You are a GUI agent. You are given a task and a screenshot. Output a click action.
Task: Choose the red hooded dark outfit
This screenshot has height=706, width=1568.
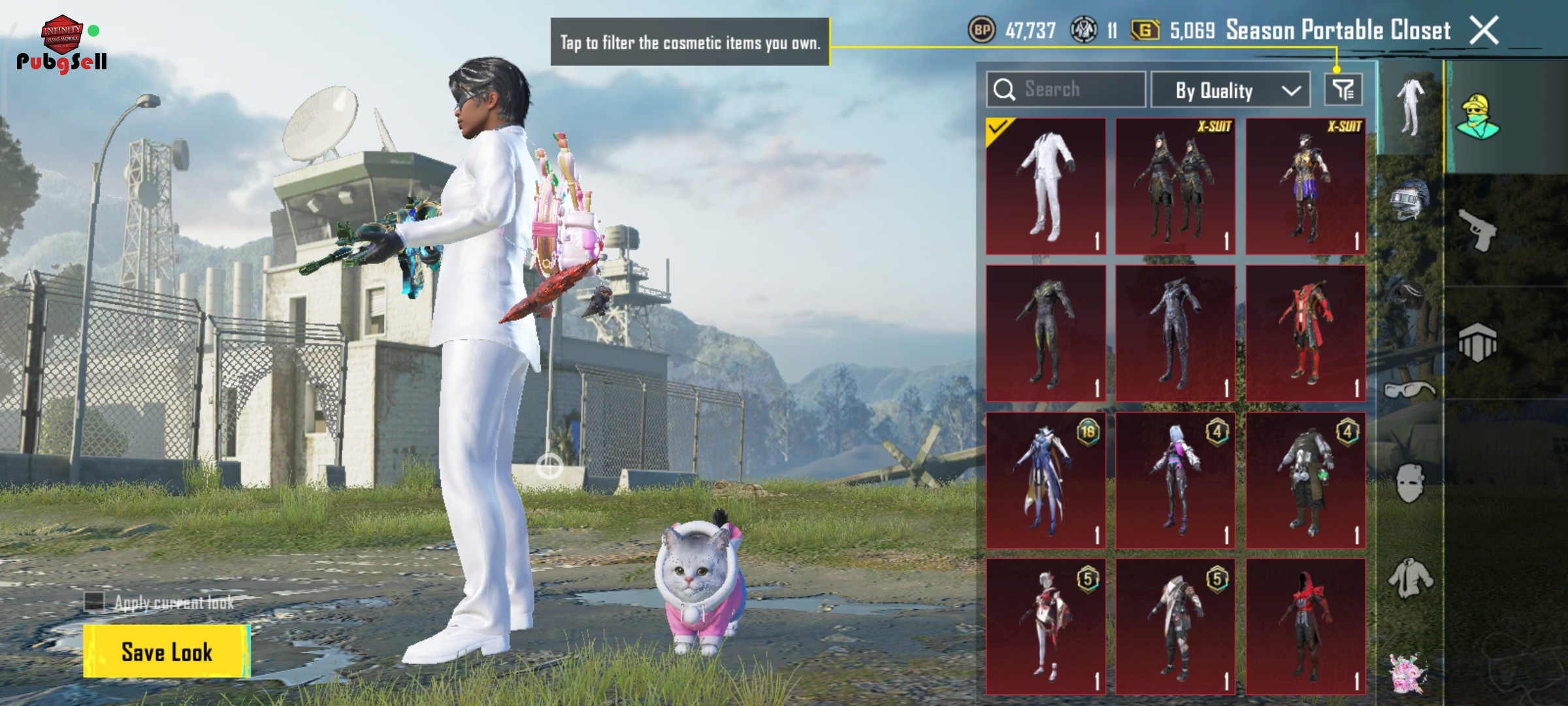pos(1305,626)
